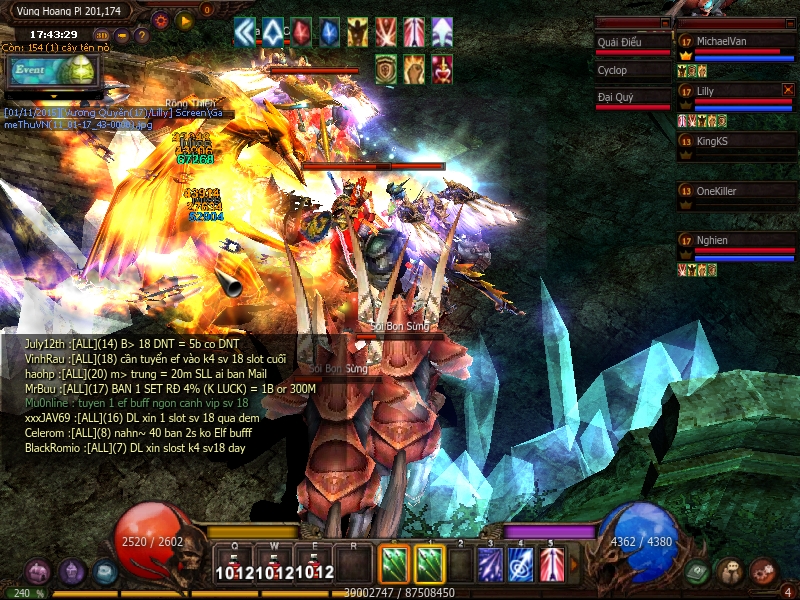This screenshot has width=800, height=600.
Task: Click the gear settings icon
Action: click(x=160, y=19)
